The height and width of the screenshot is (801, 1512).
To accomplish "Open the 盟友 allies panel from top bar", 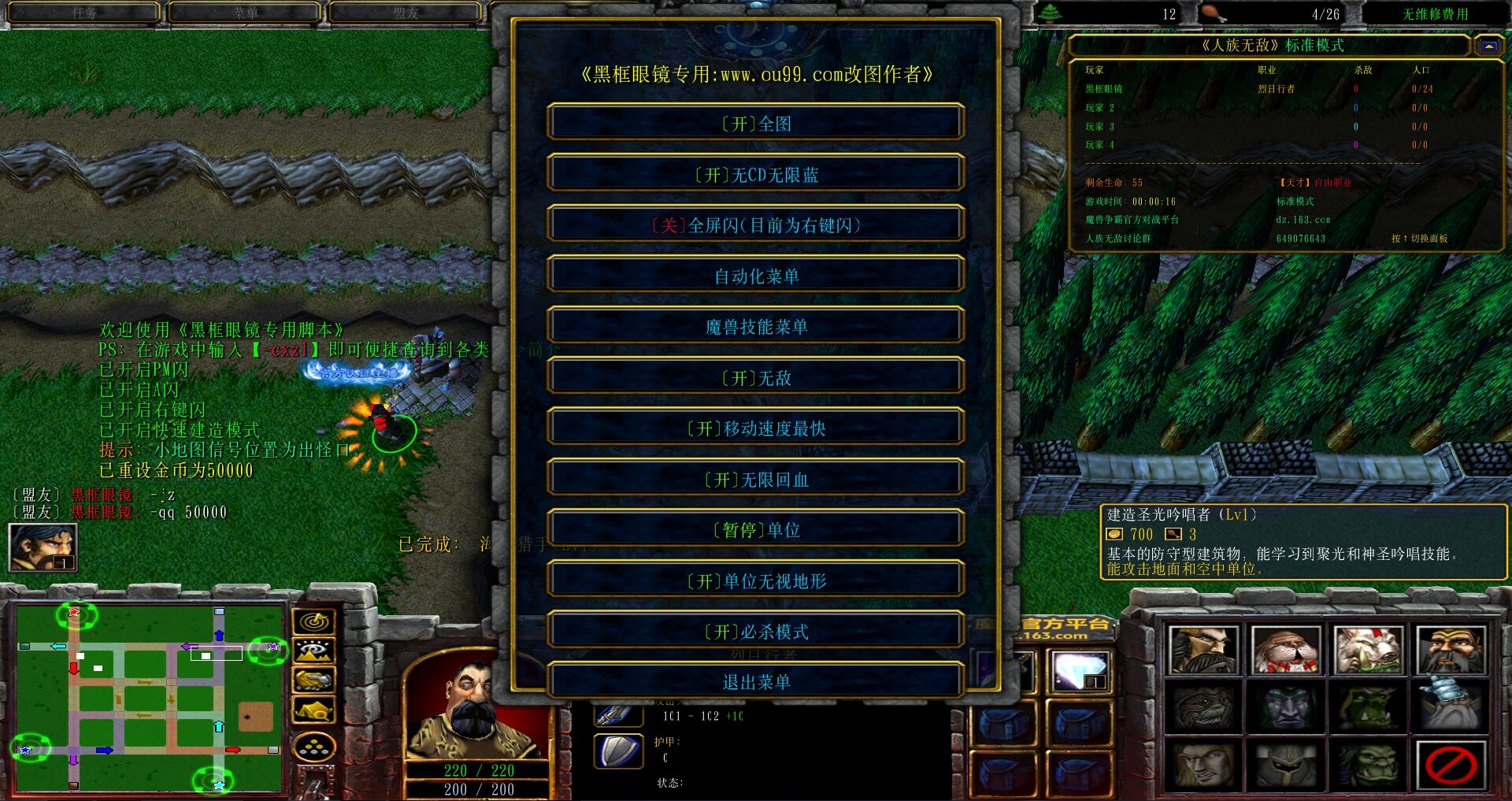I will (406, 12).
